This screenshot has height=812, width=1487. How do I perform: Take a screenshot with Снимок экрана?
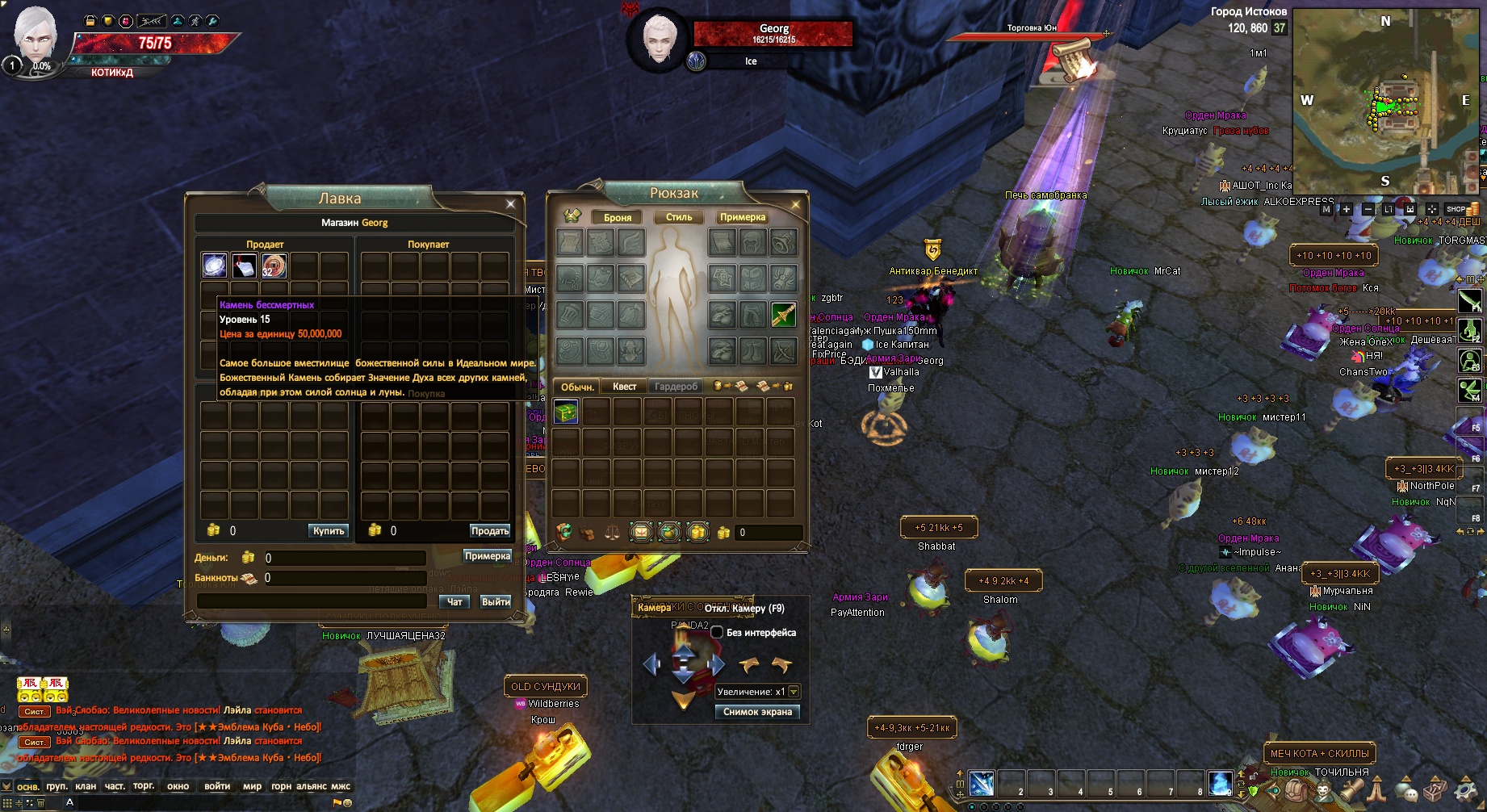757,711
